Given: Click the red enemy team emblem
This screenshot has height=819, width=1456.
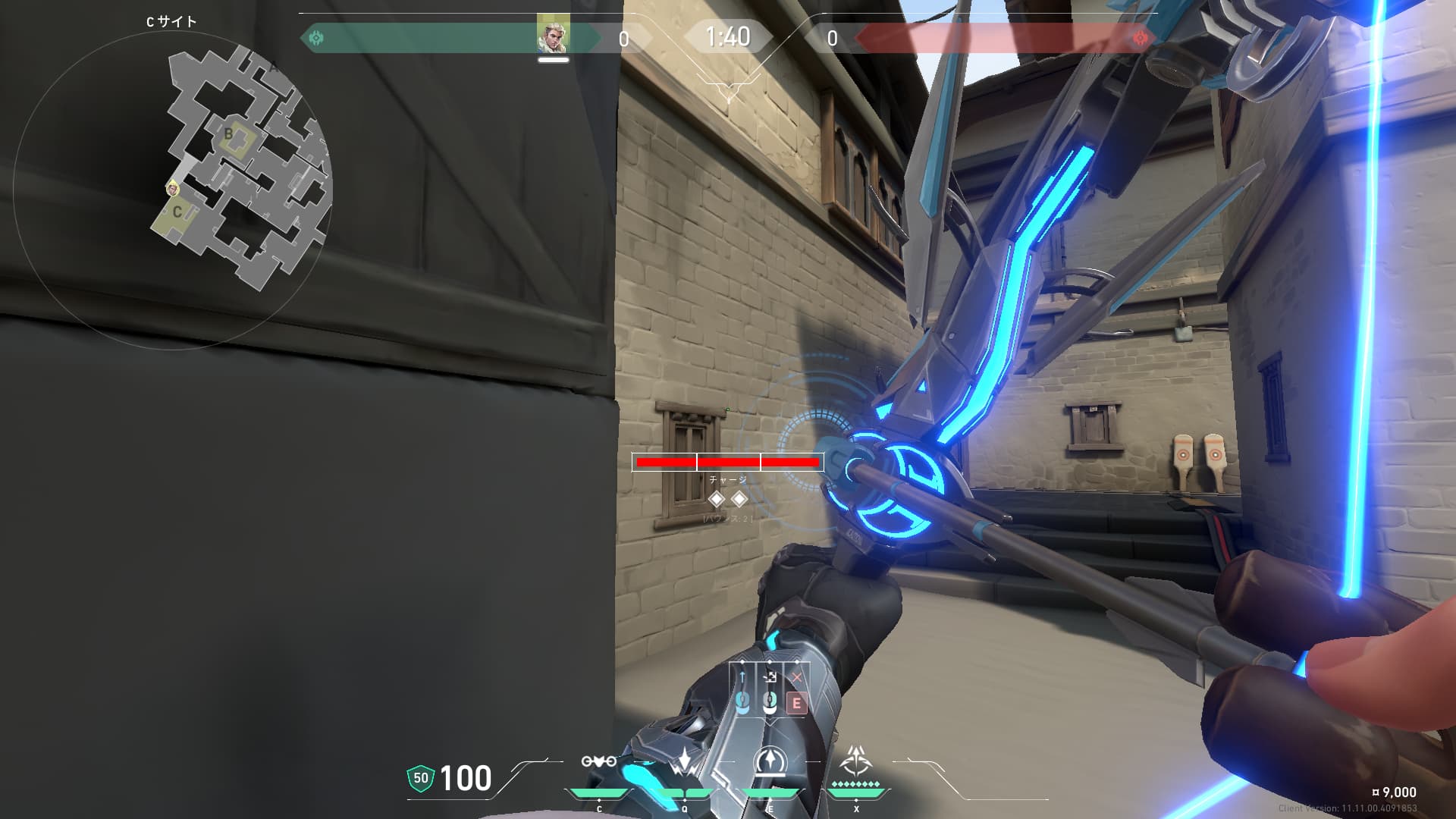Looking at the screenshot, I should 1139,37.
